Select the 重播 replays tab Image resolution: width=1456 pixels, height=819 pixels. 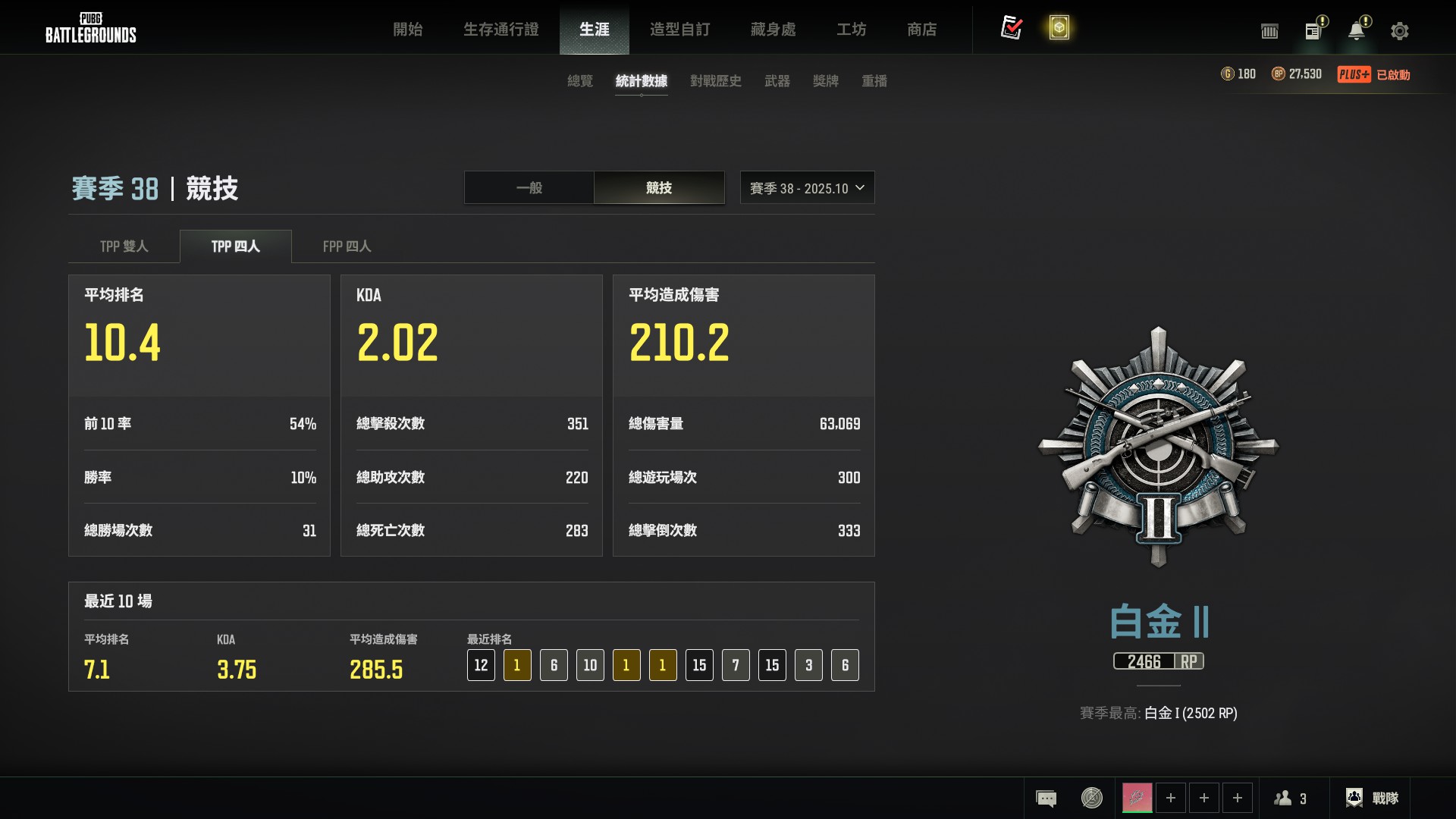point(874,81)
